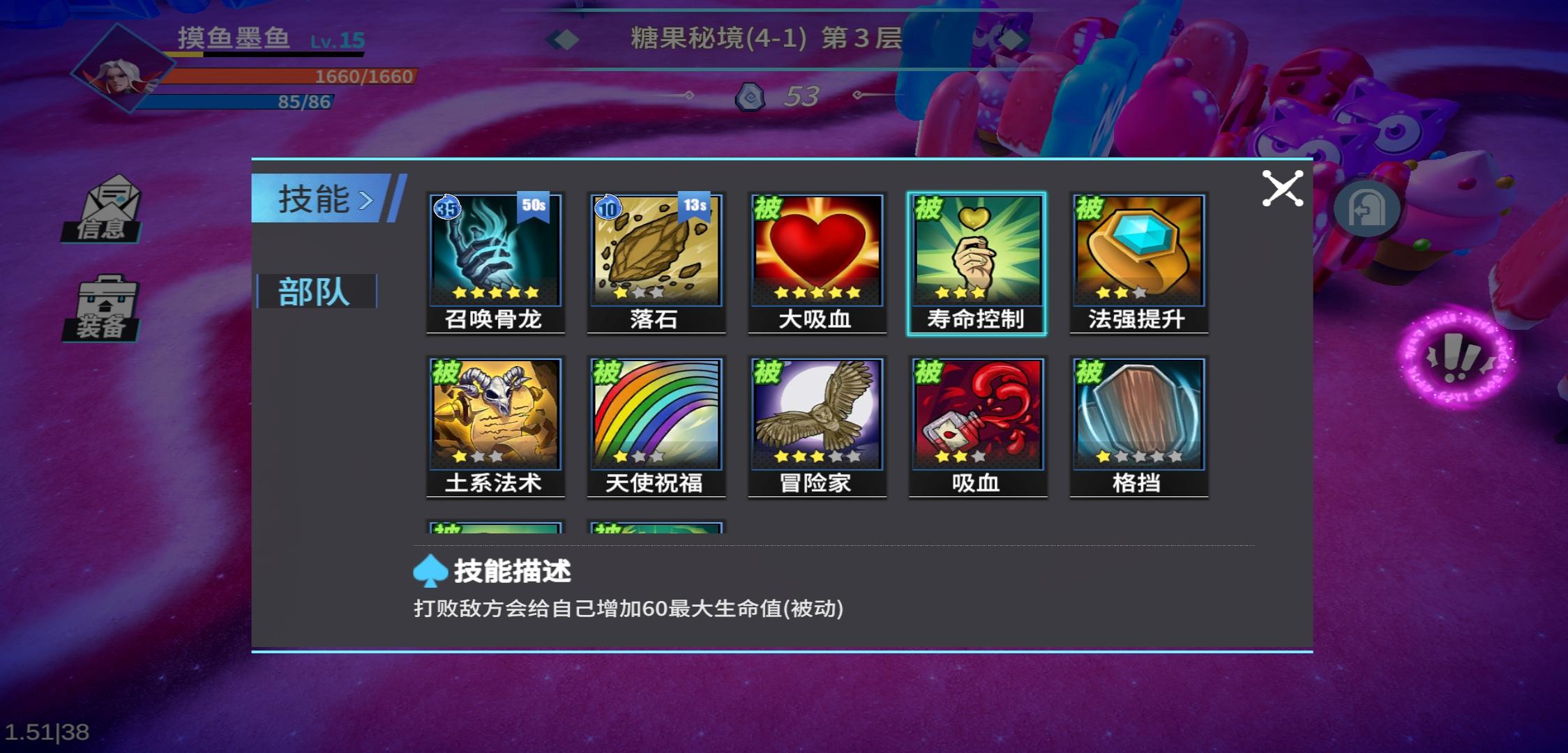Open the 土系法术 scroll skill
The image size is (1568, 753).
click(x=495, y=415)
